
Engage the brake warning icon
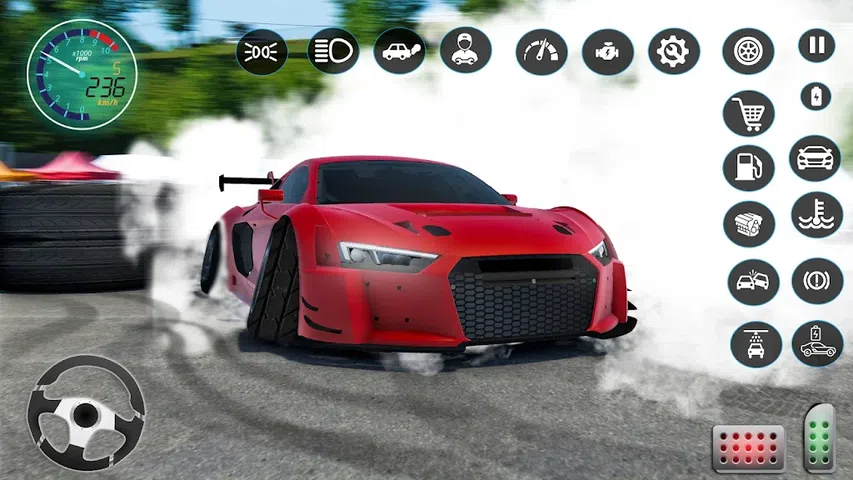tap(817, 281)
